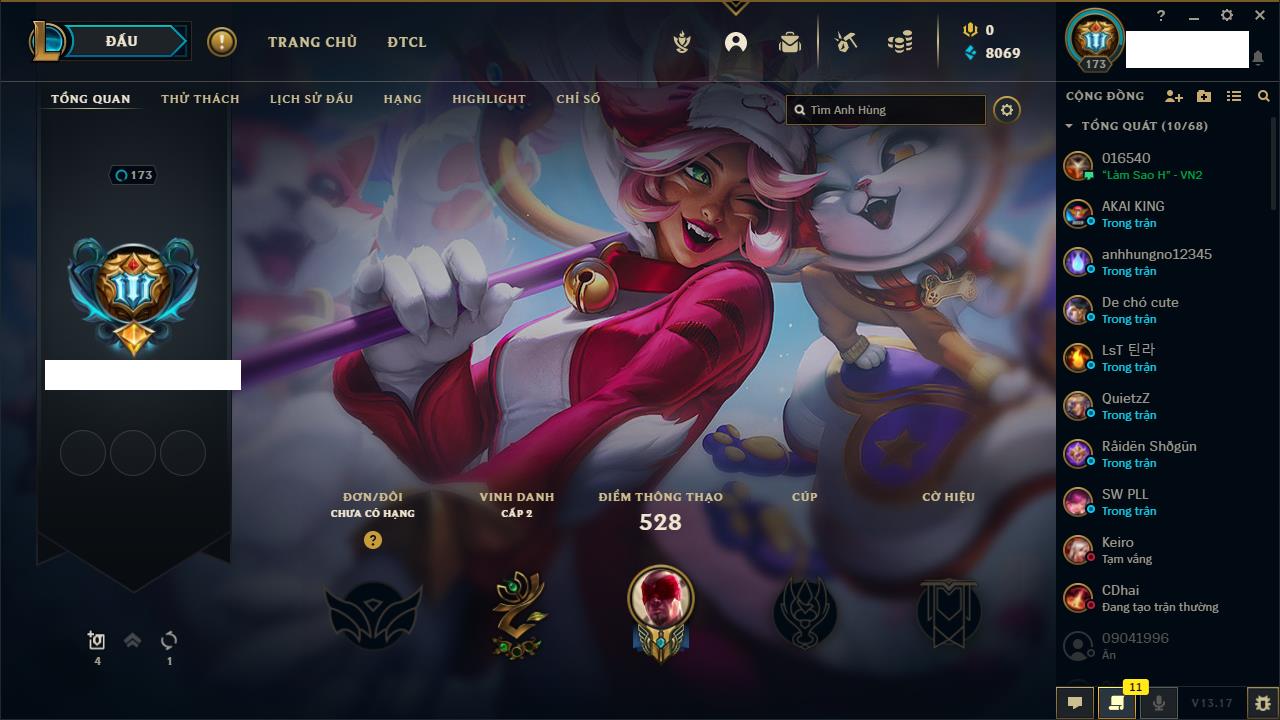1280x720 pixels.
Task: Open the gear settings beside champion search
Action: coord(1007,110)
